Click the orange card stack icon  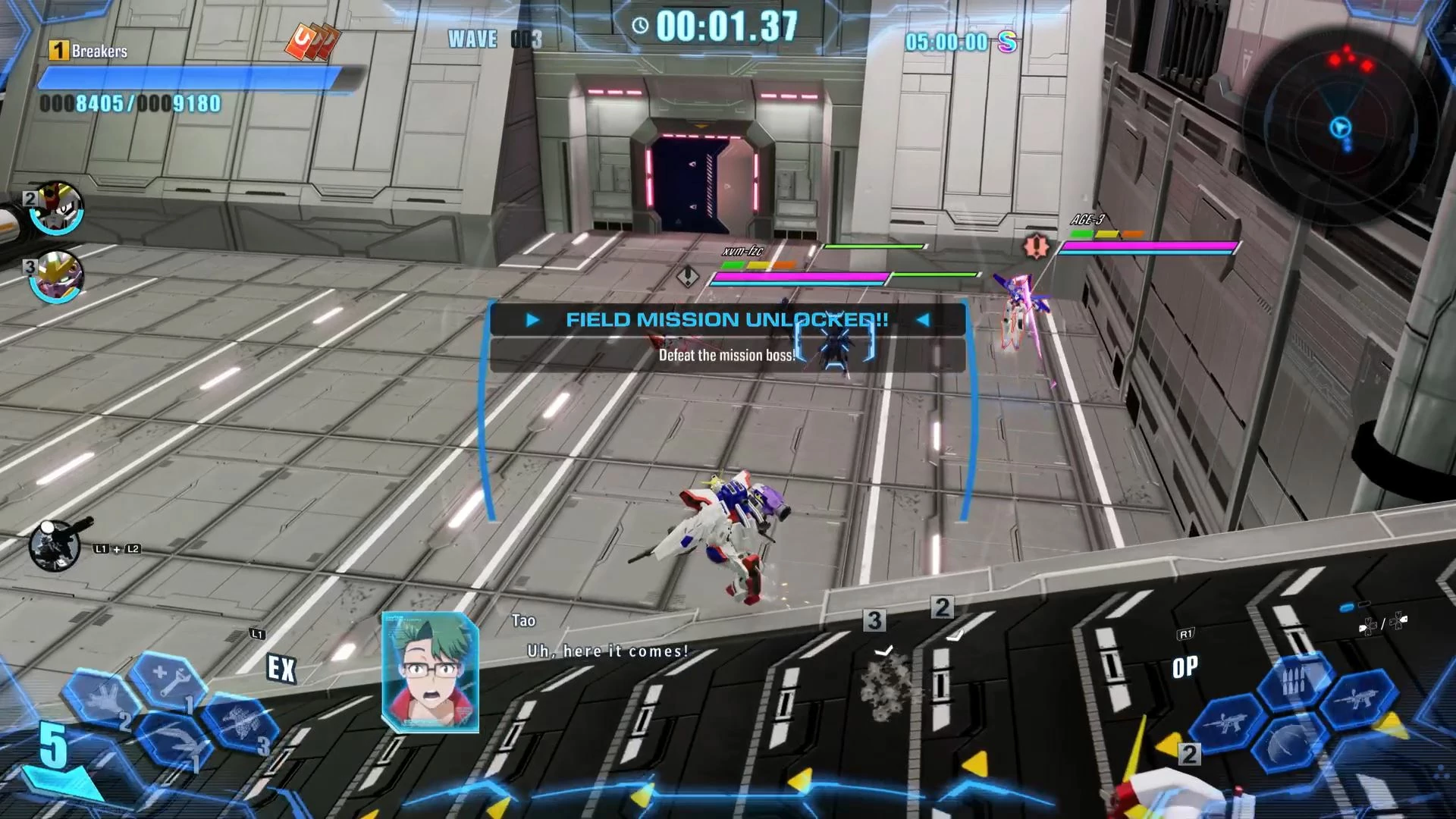[x=311, y=42]
